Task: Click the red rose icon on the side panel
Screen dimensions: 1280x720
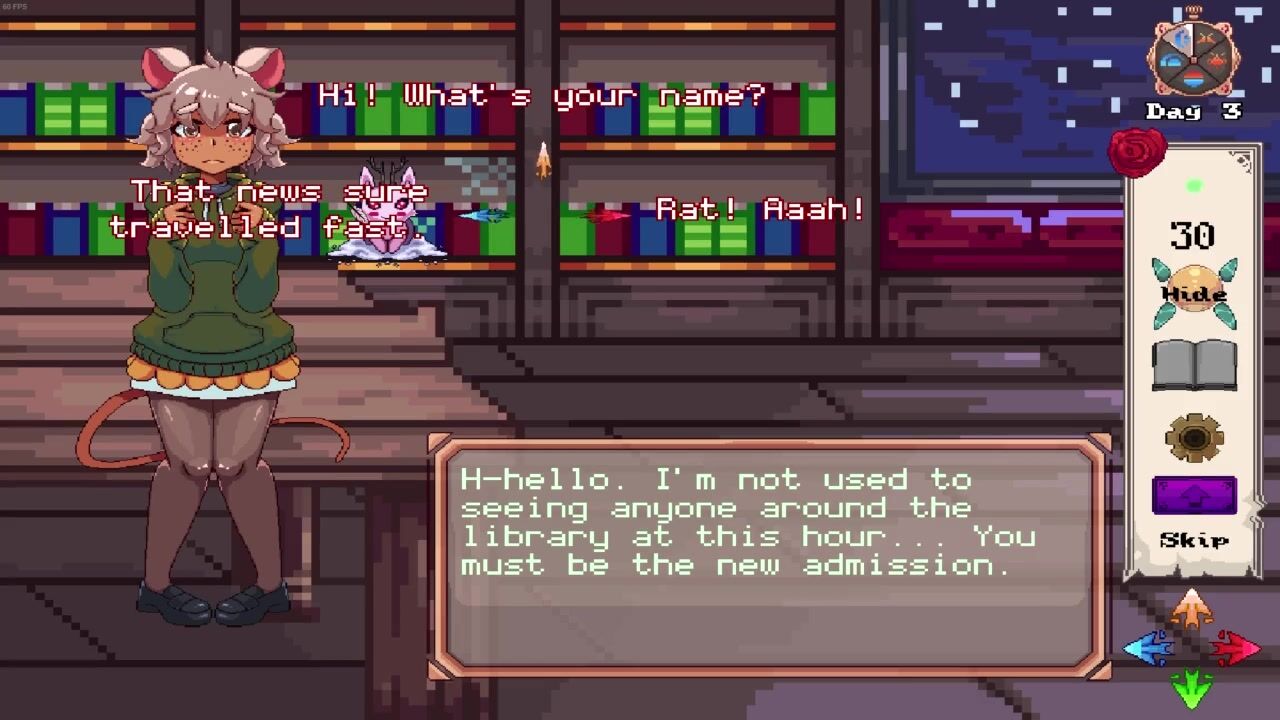Action: click(x=1137, y=151)
